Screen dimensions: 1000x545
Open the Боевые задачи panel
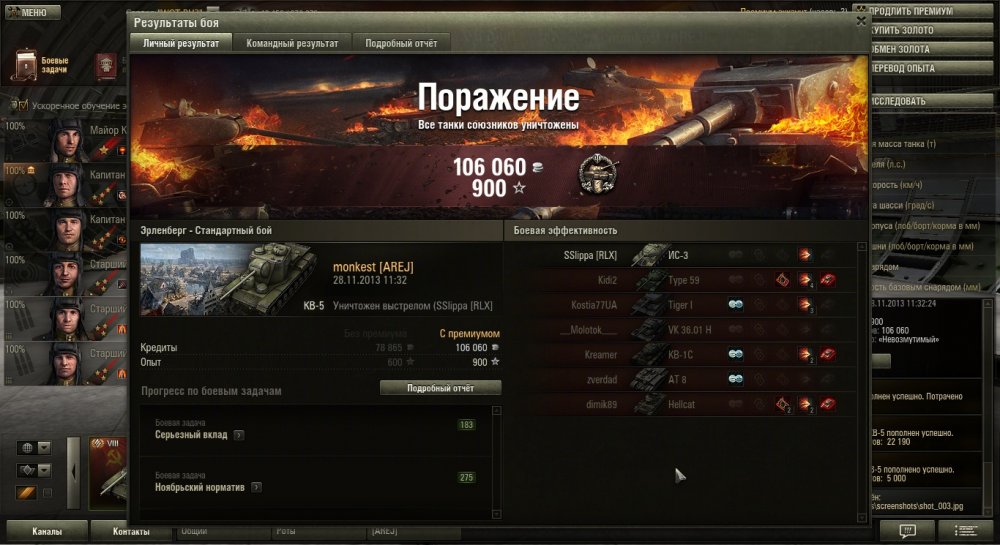point(42,65)
